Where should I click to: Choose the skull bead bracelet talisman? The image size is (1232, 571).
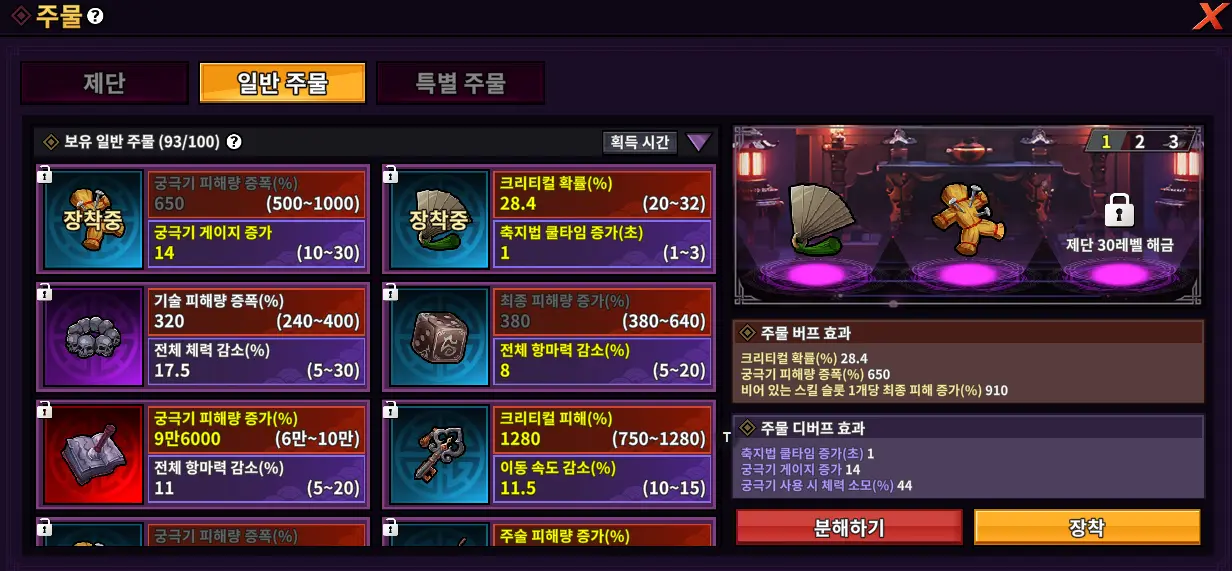91,337
